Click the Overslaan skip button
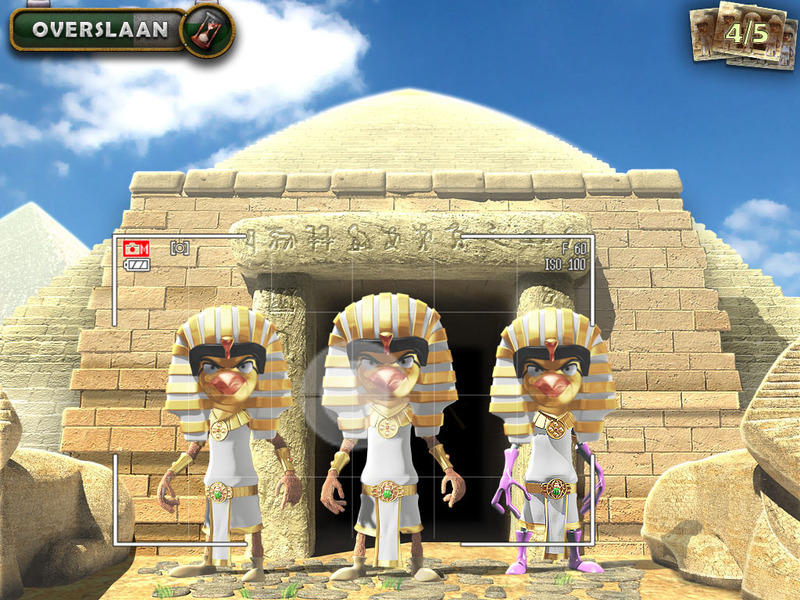Viewport: 800px width, 600px height. [100, 29]
